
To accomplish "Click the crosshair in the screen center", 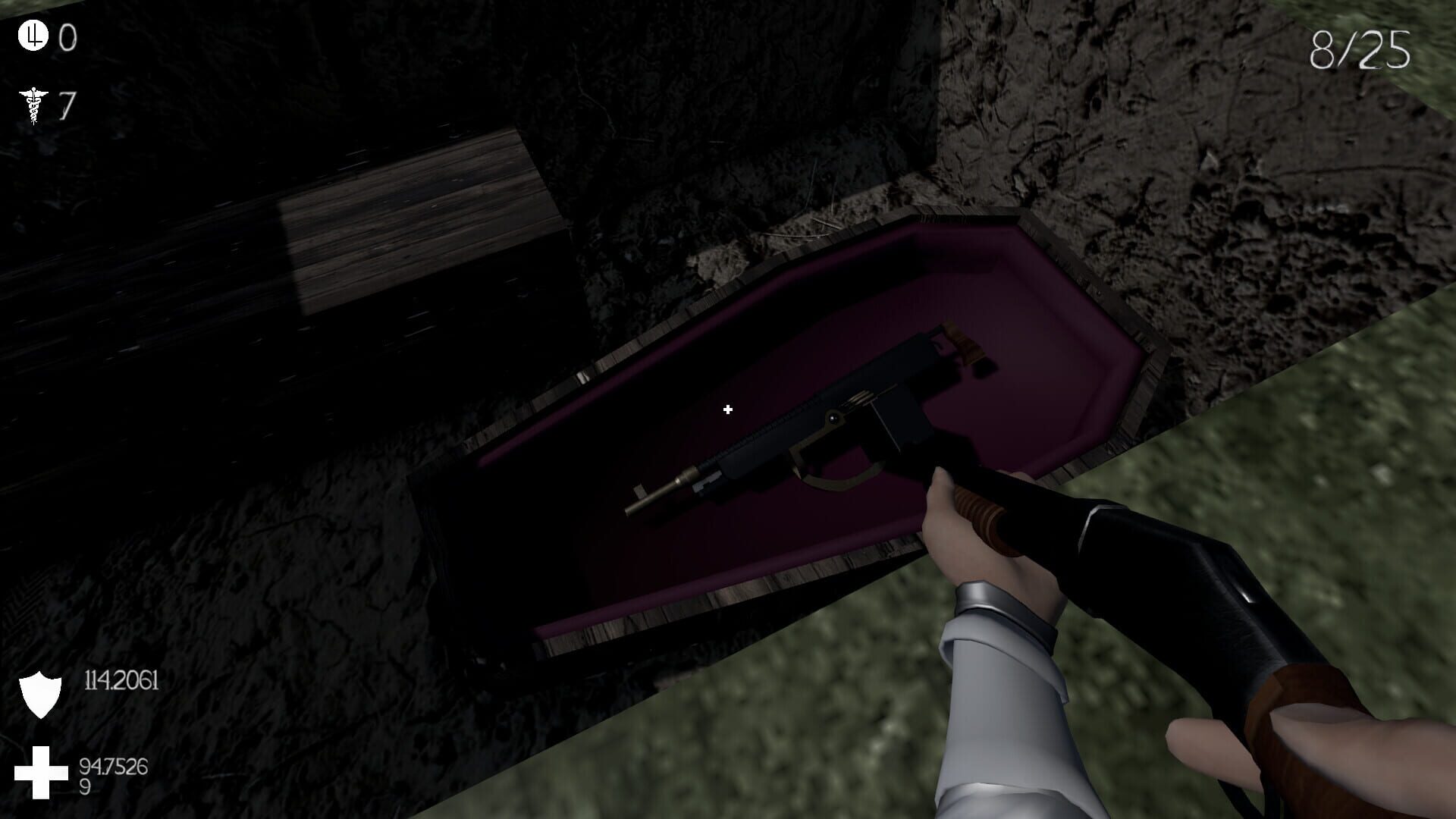I will (x=726, y=409).
